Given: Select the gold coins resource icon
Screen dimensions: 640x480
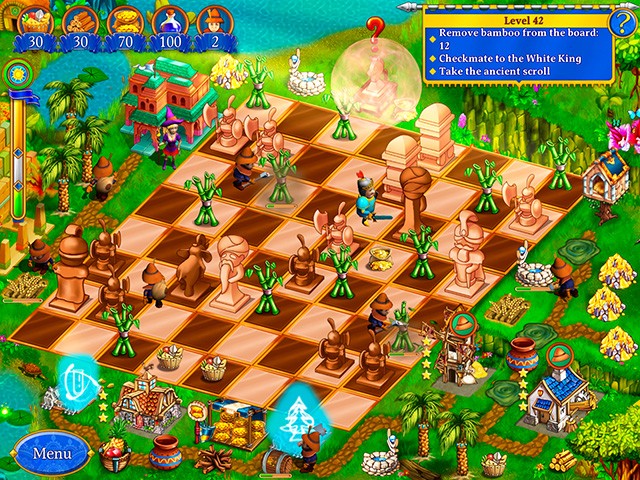Looking at the screenshot, I should [124, 20].
